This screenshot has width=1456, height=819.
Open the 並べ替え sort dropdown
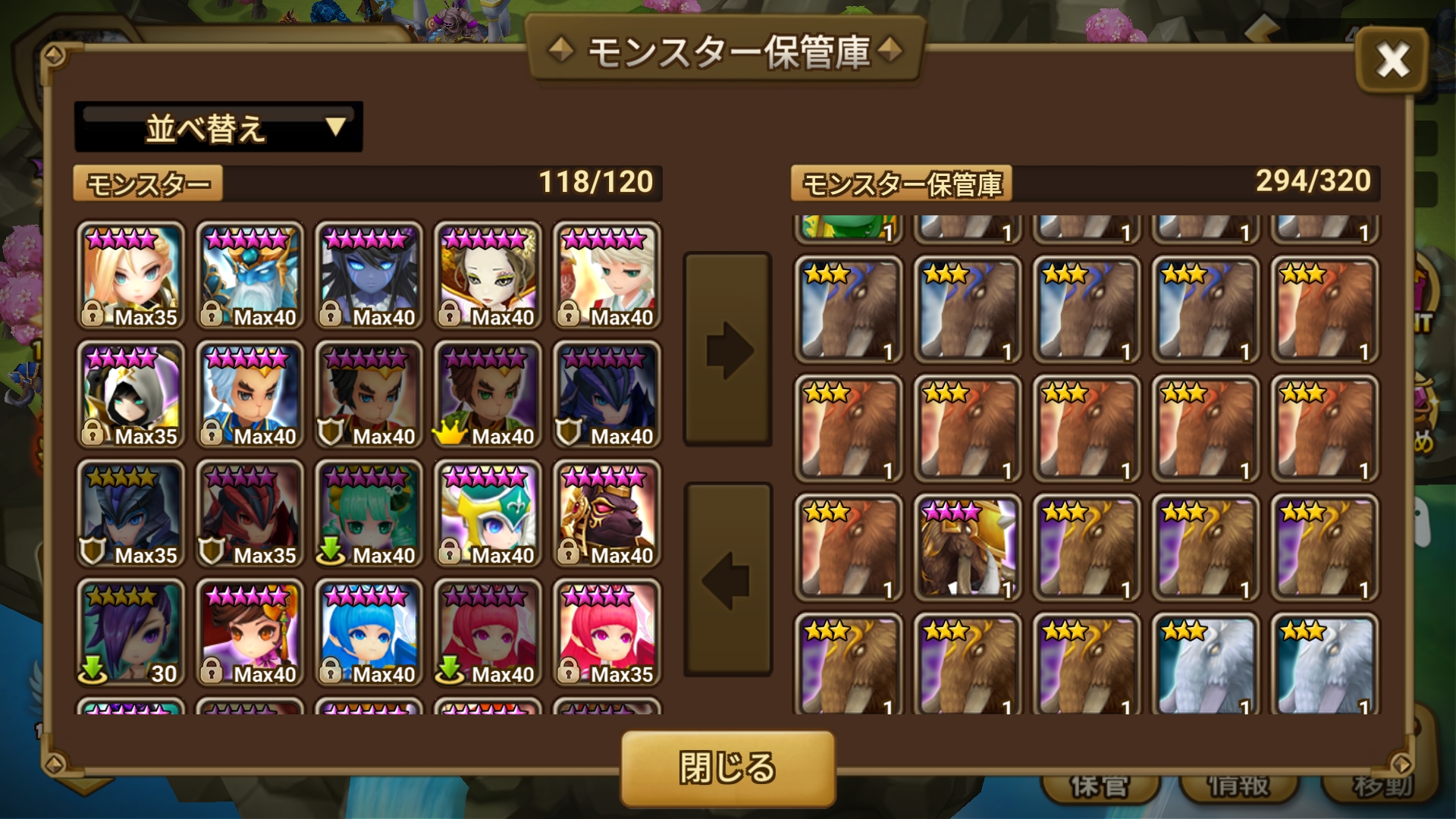click(x=218, y=127)
